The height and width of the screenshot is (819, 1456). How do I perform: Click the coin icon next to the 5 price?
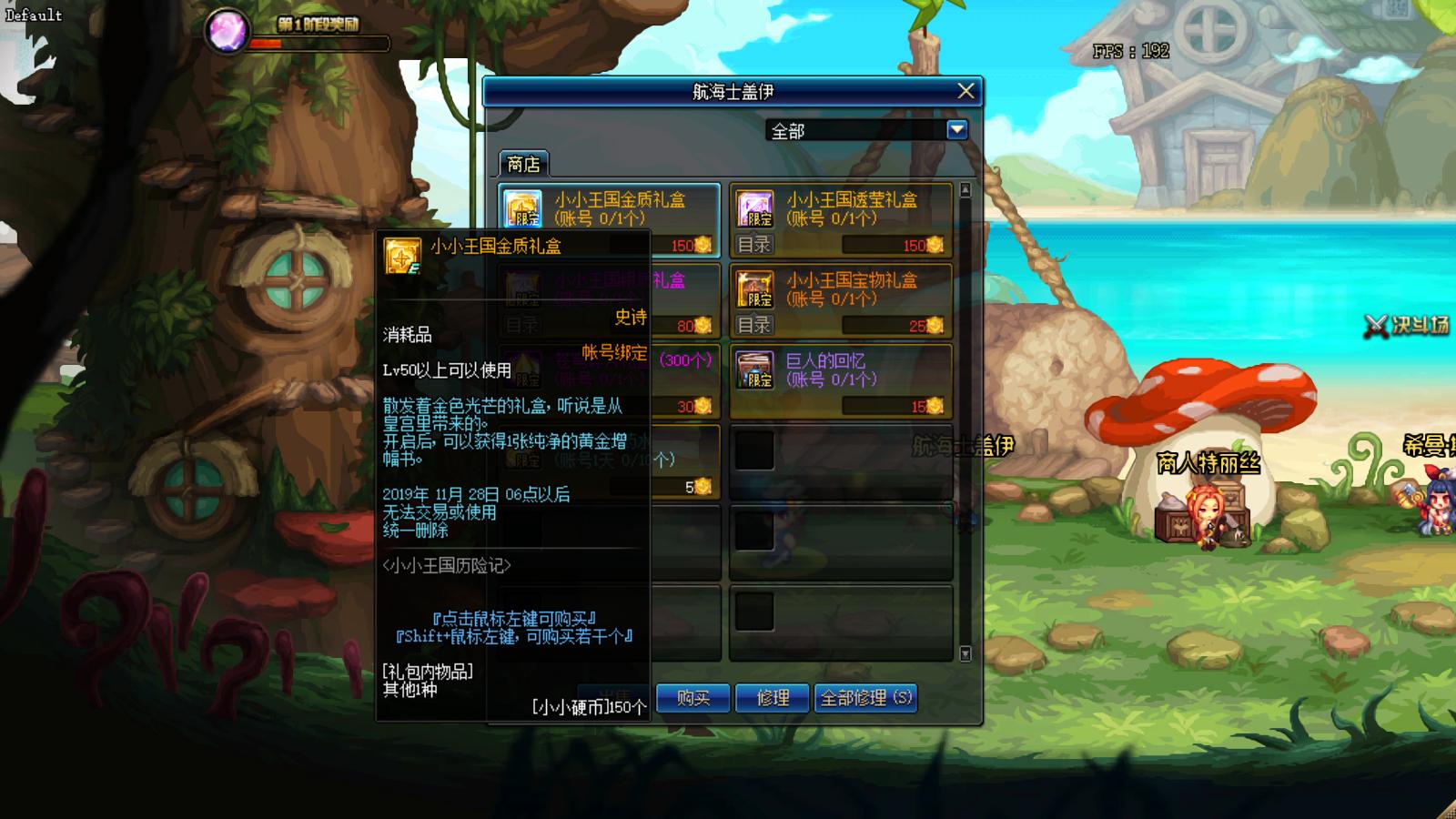[x=702, y=488]
